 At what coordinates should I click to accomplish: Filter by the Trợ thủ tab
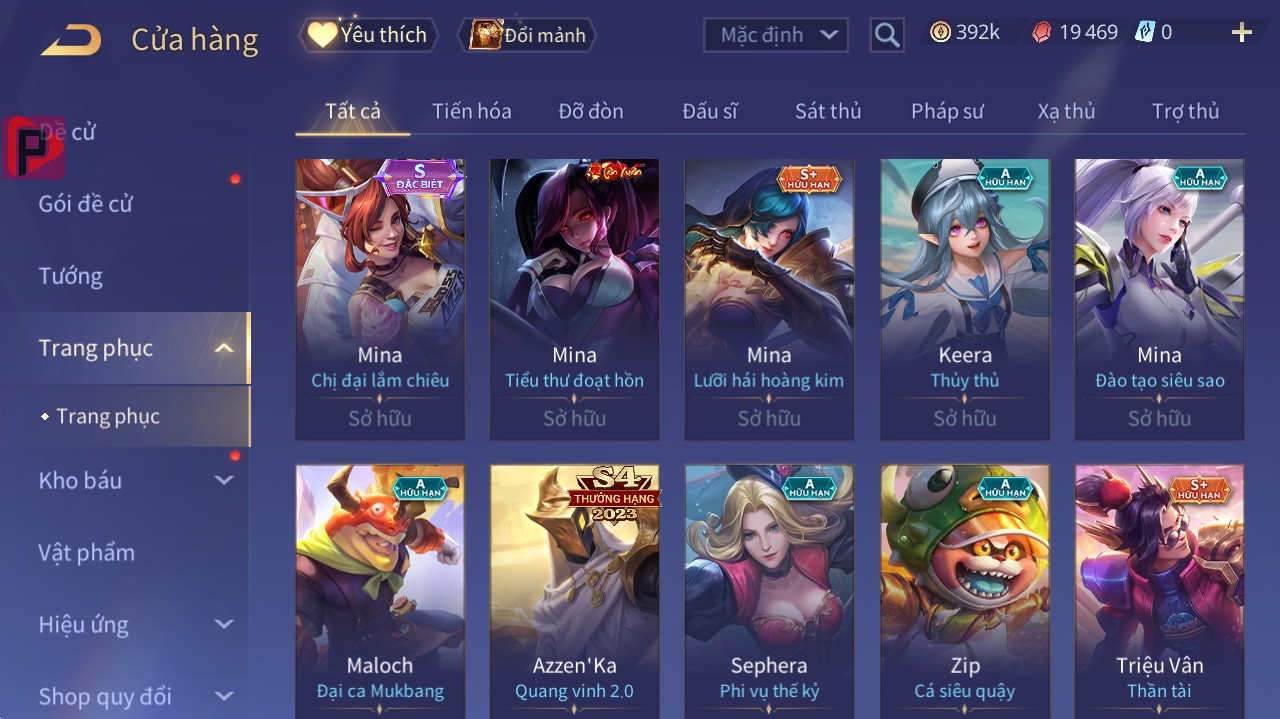(x=1185, y=111)
